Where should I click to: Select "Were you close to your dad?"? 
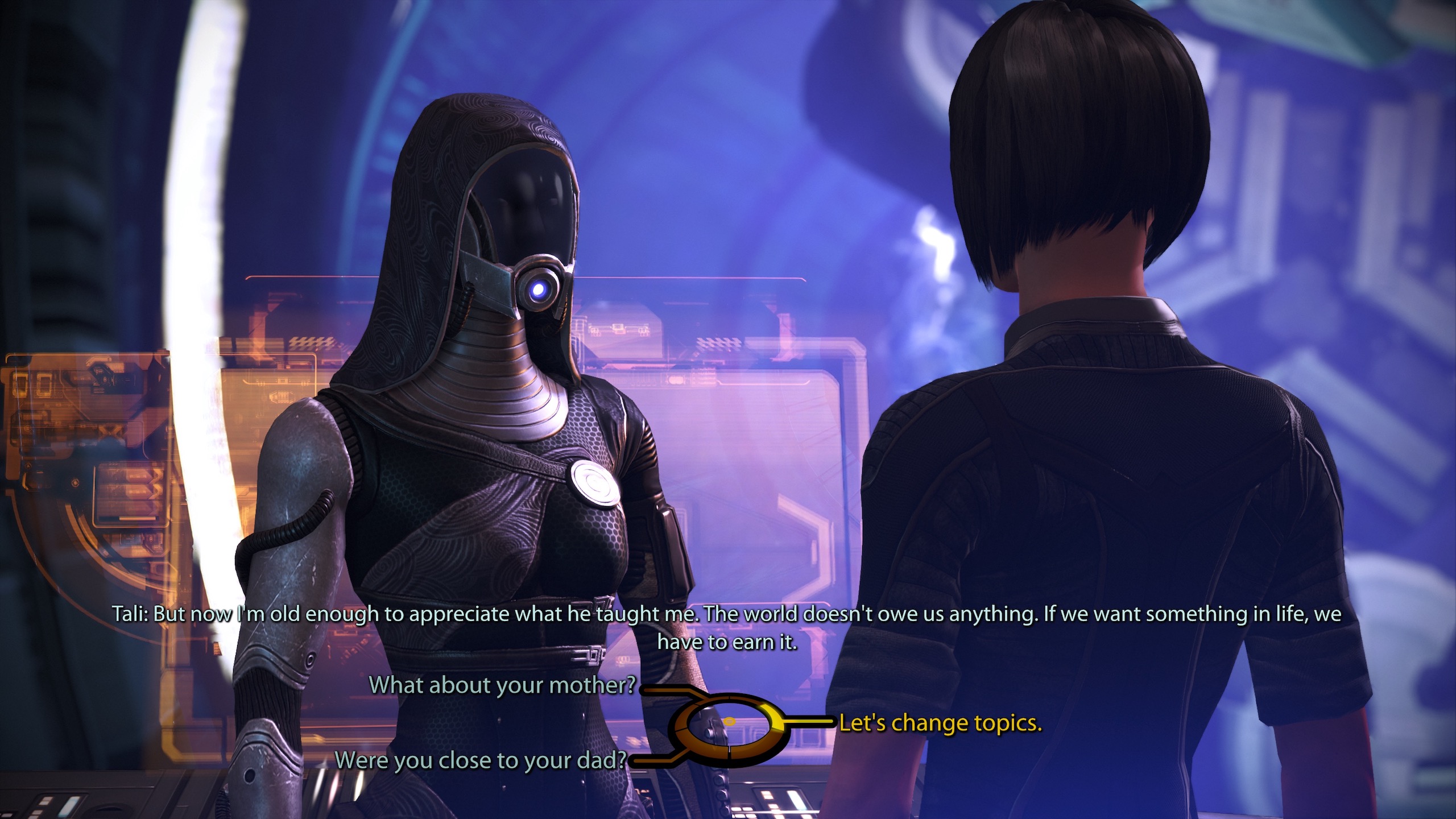click(x=481, y=760)
